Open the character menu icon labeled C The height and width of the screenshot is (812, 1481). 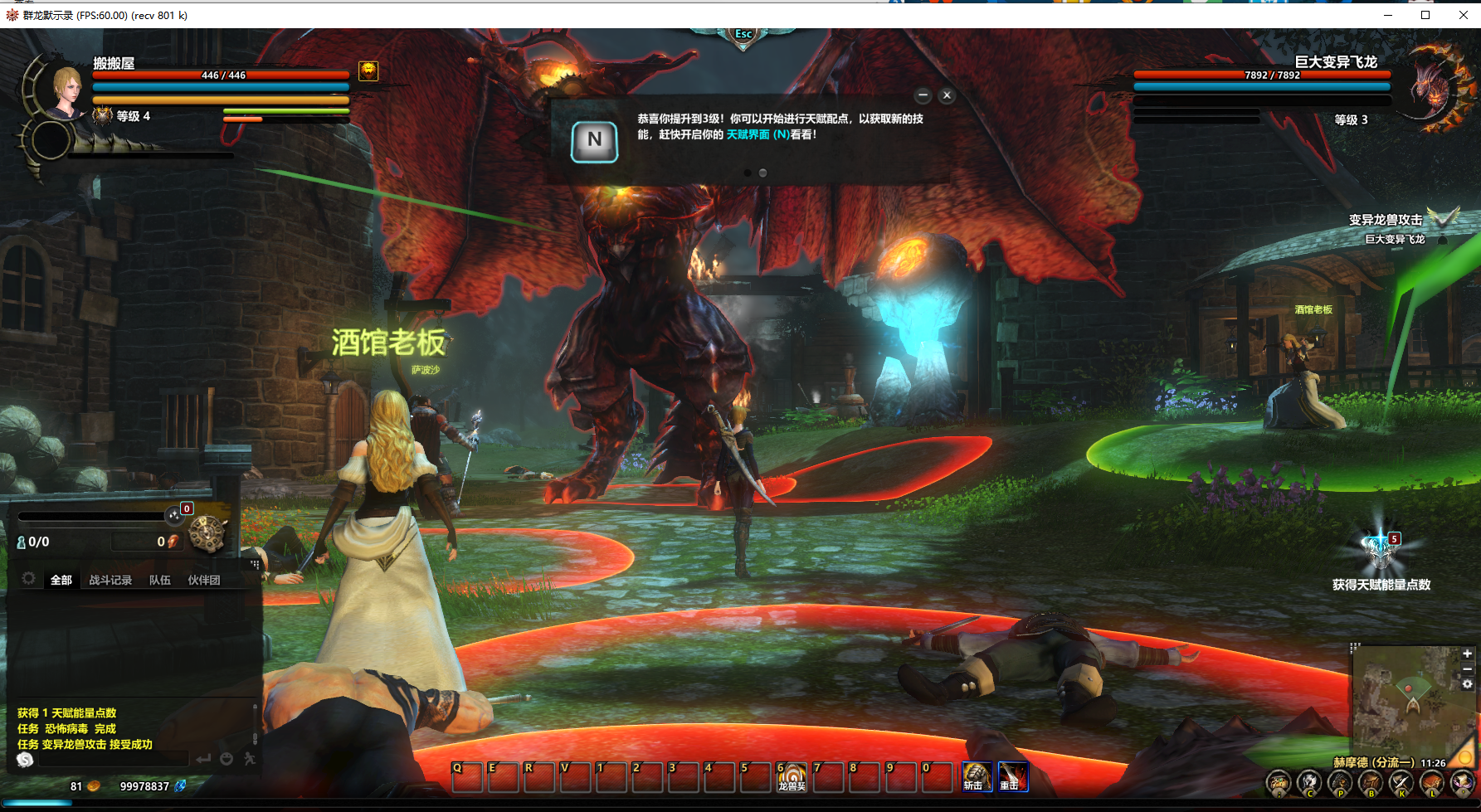click(1309, 782)
